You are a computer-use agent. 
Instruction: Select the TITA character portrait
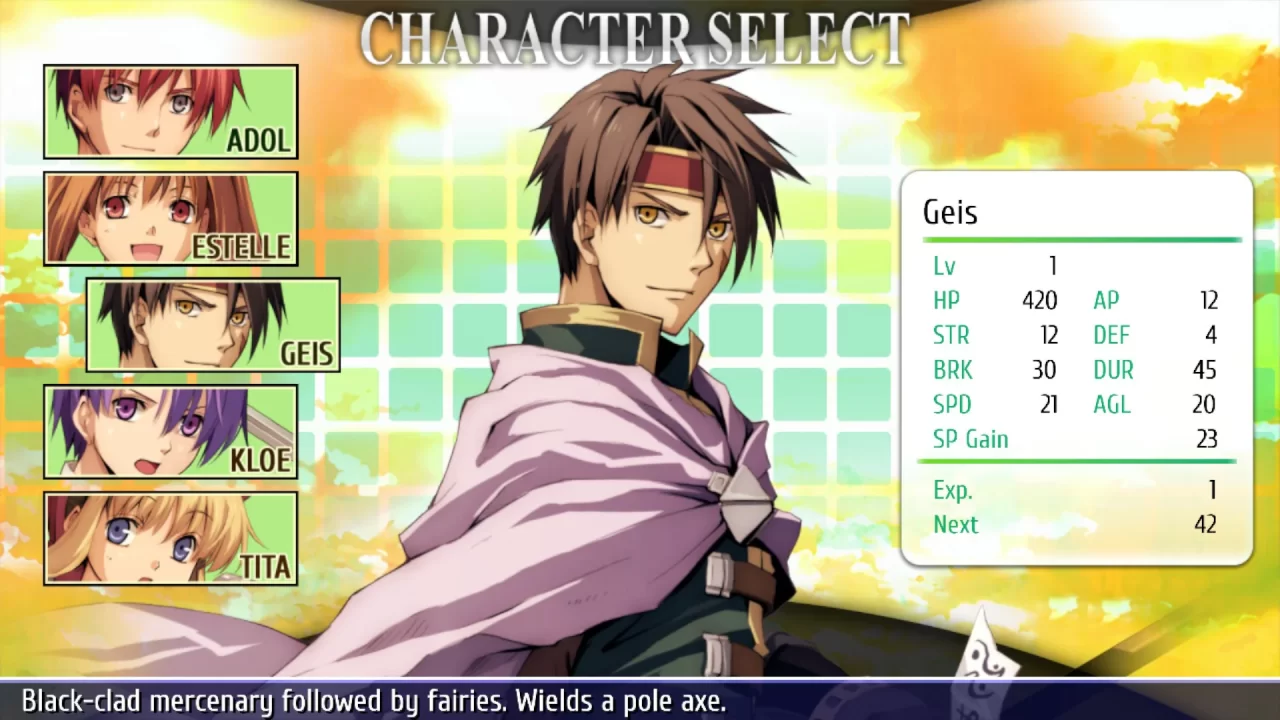click(x=170, y=539)
